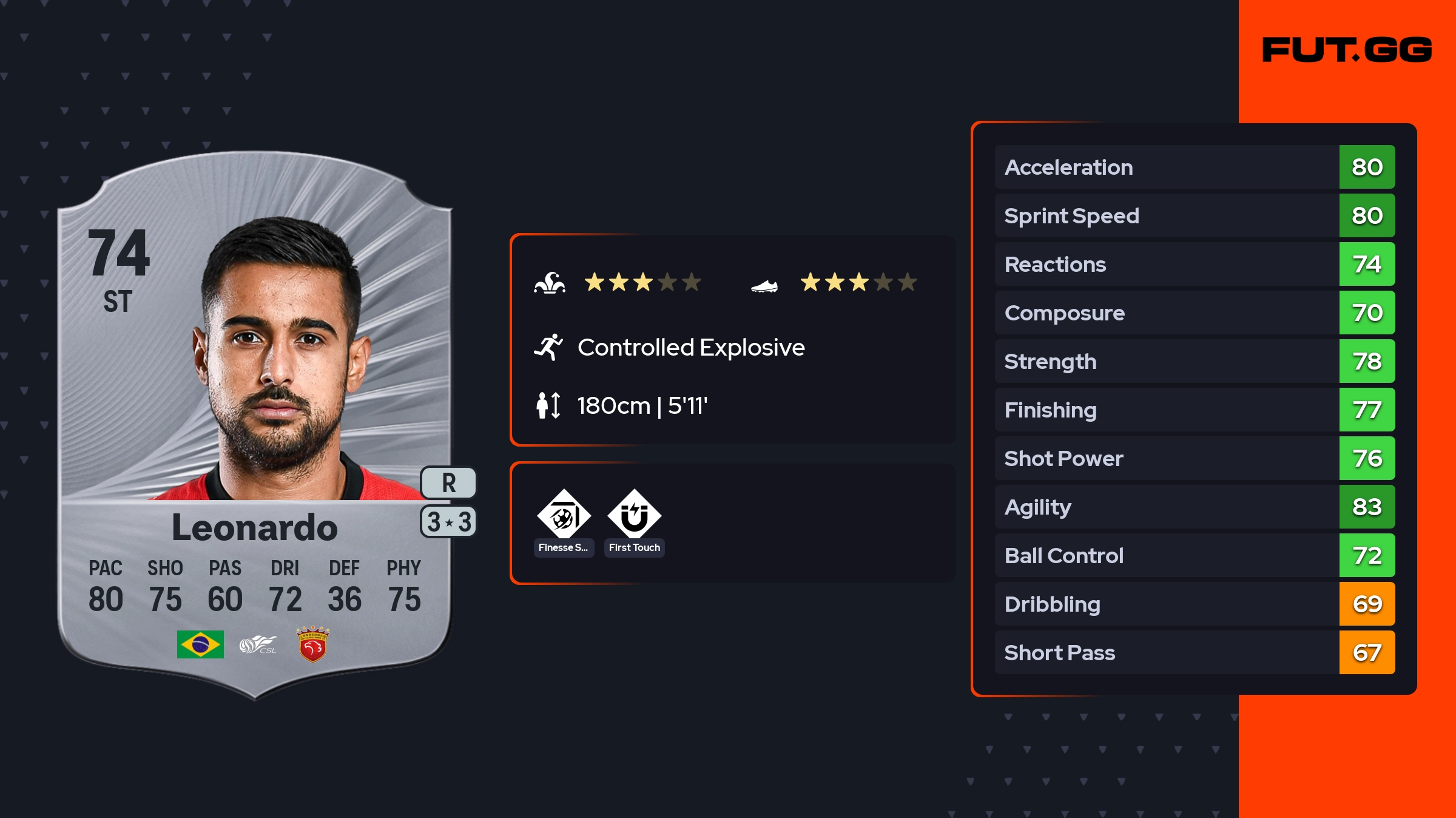Open the red club badge

(312, 644)
